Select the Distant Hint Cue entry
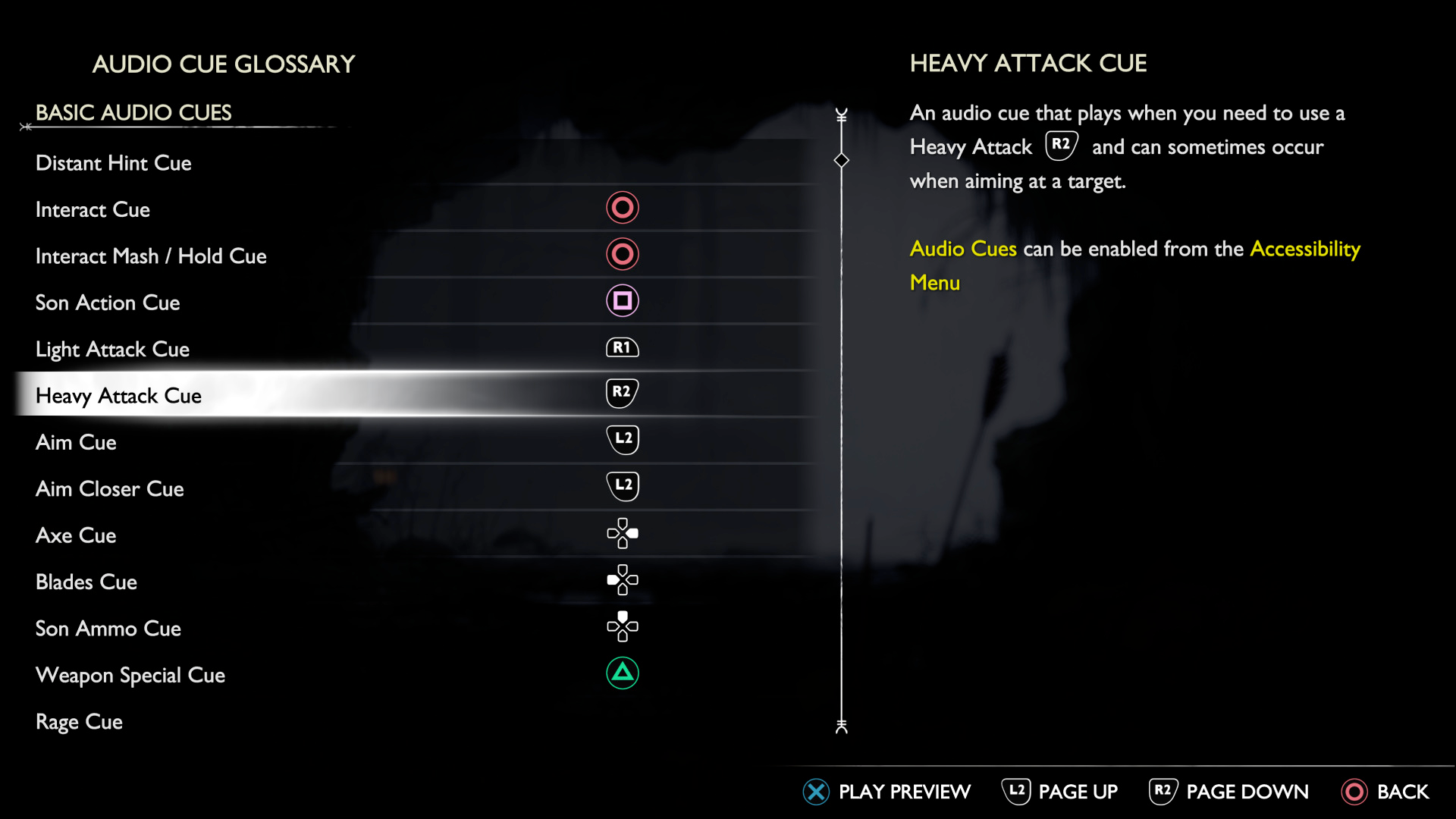 (x=113, y=162)
